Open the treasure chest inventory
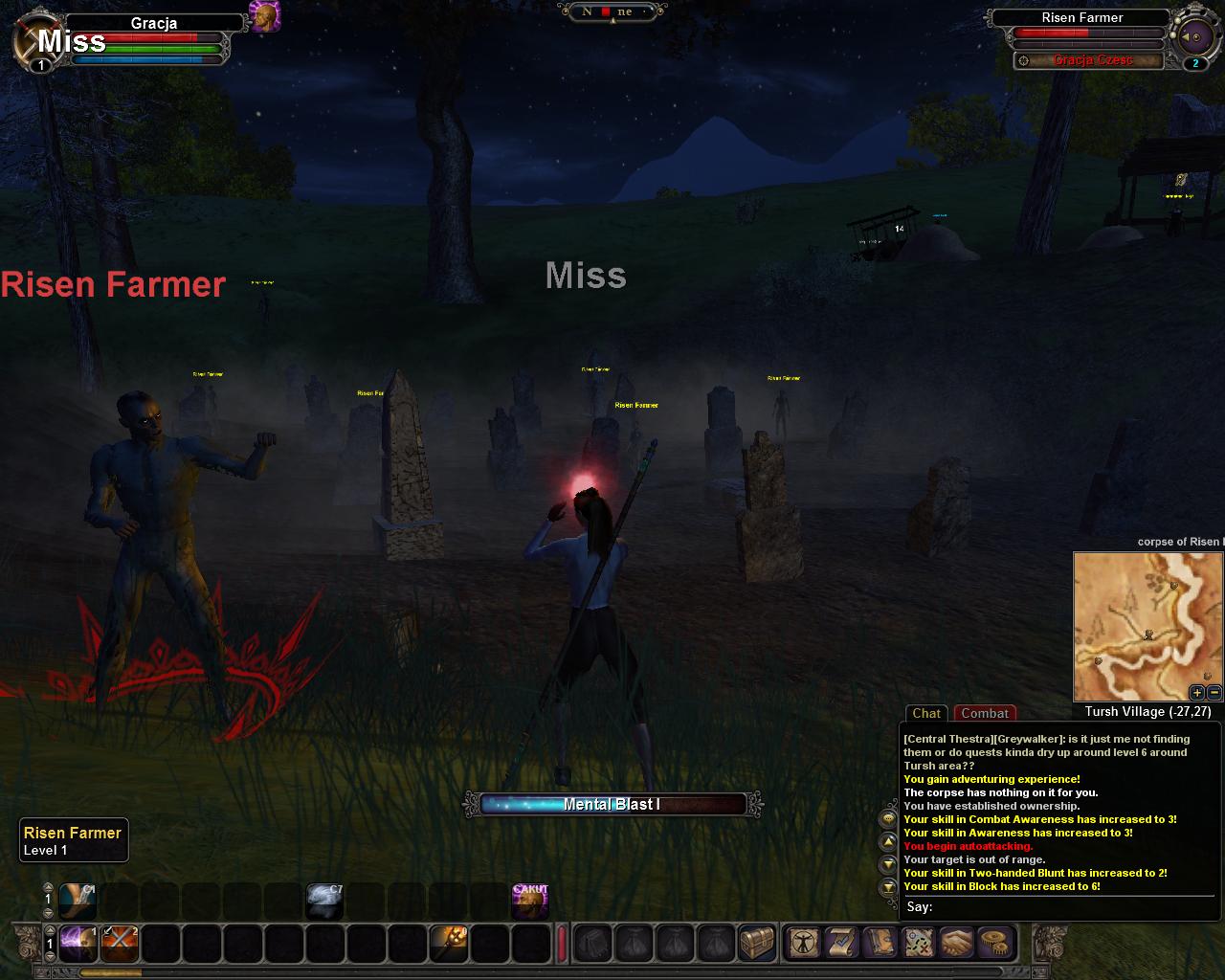Viewport: 1225px width, 980px height. tap(757, 944)
